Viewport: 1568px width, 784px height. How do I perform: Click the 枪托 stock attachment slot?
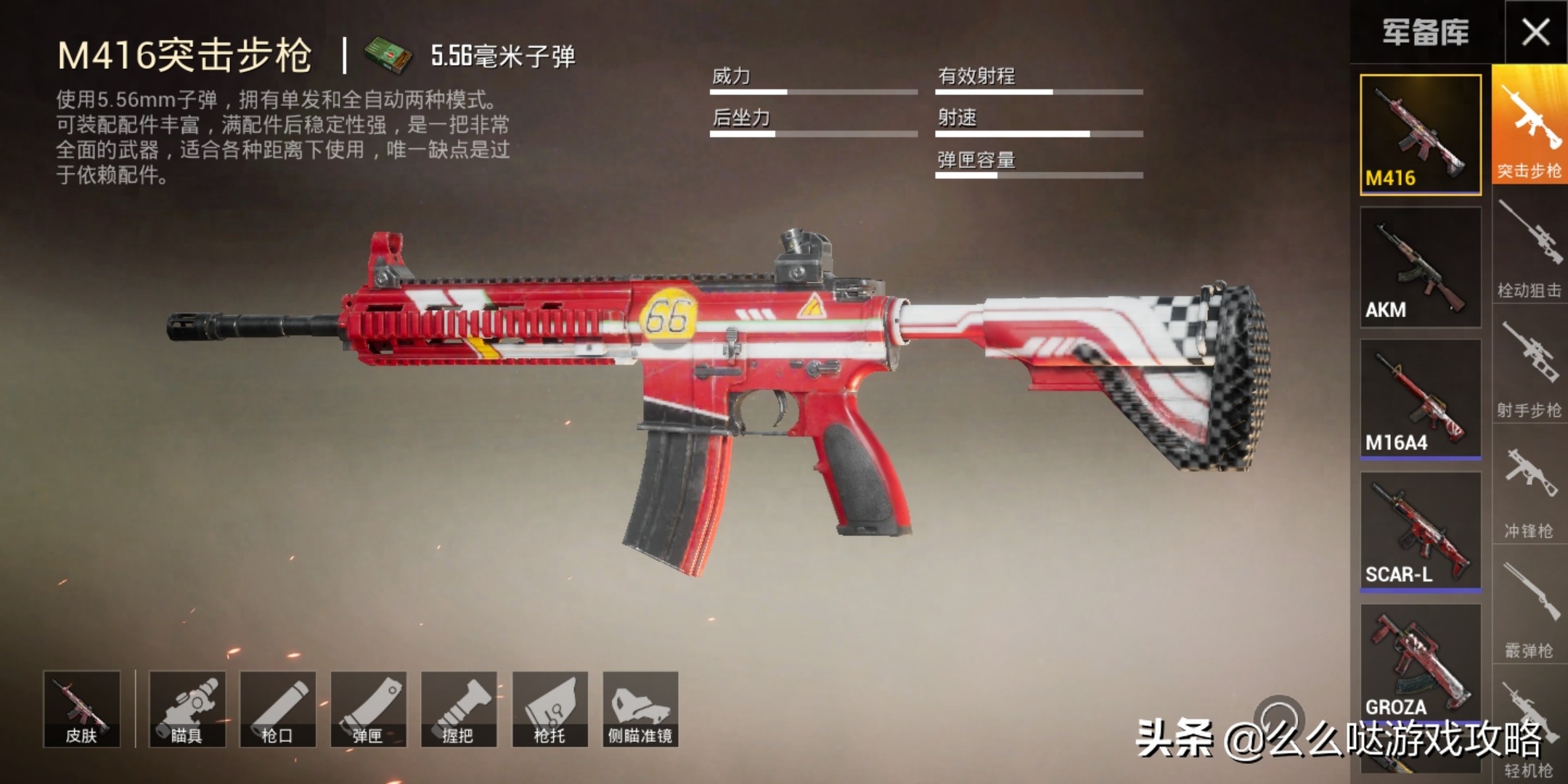(x=550, y=709)
